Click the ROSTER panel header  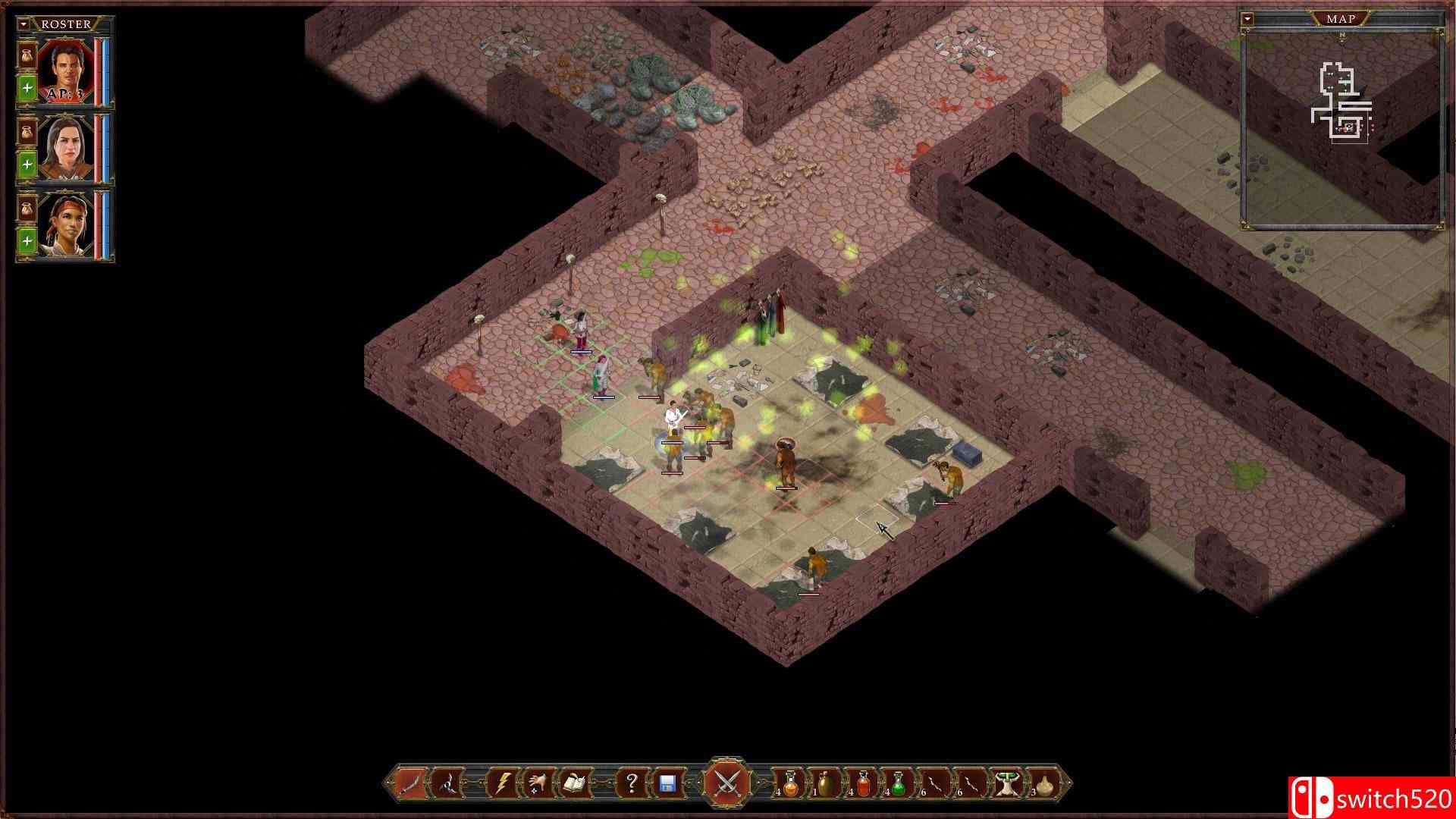click(66, 24)
